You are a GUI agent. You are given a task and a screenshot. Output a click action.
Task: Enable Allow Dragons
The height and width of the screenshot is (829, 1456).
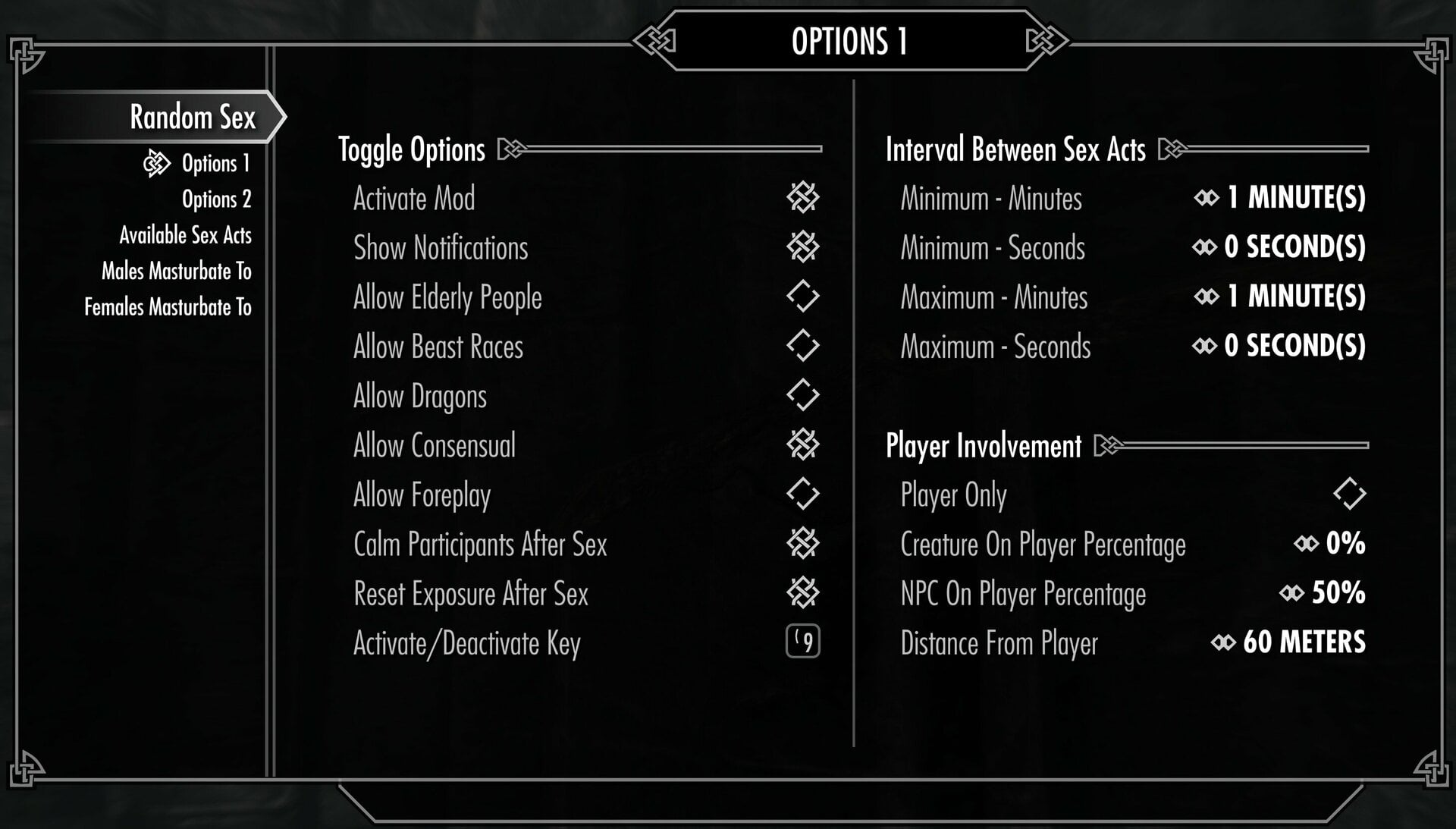pyautogui.click(x=802, y=395)
